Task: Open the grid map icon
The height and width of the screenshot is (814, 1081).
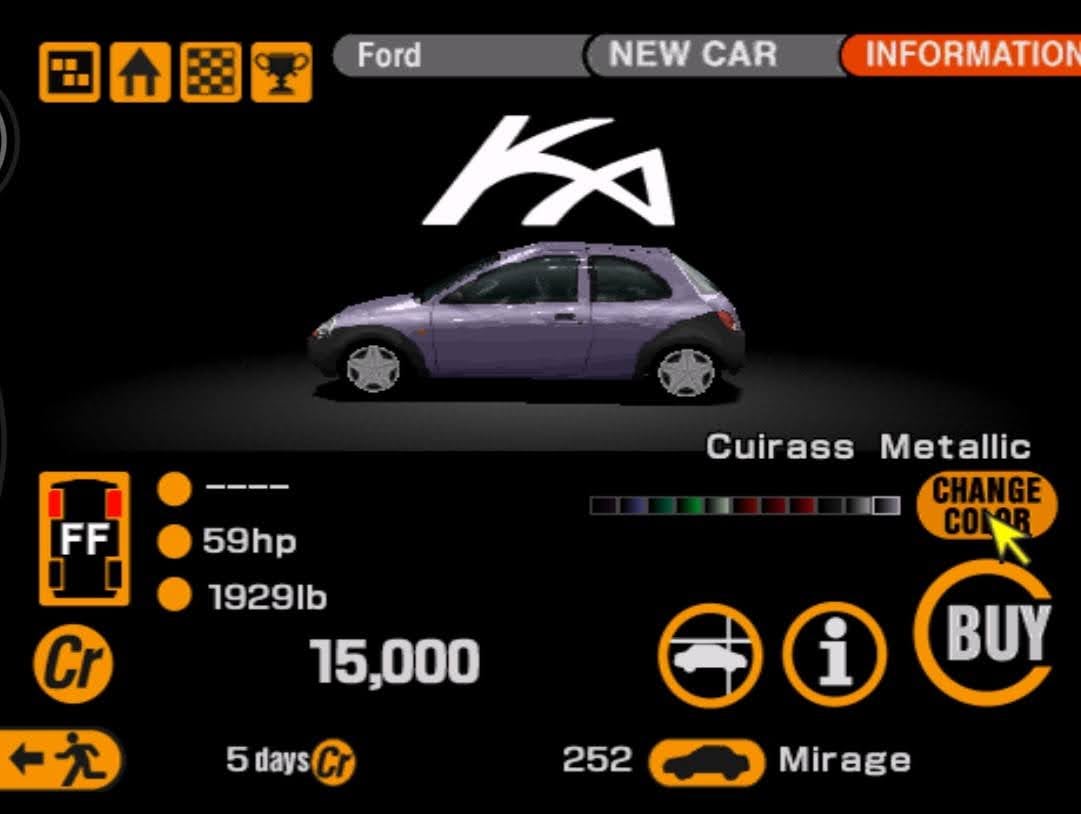Action: tap(70, 72)
